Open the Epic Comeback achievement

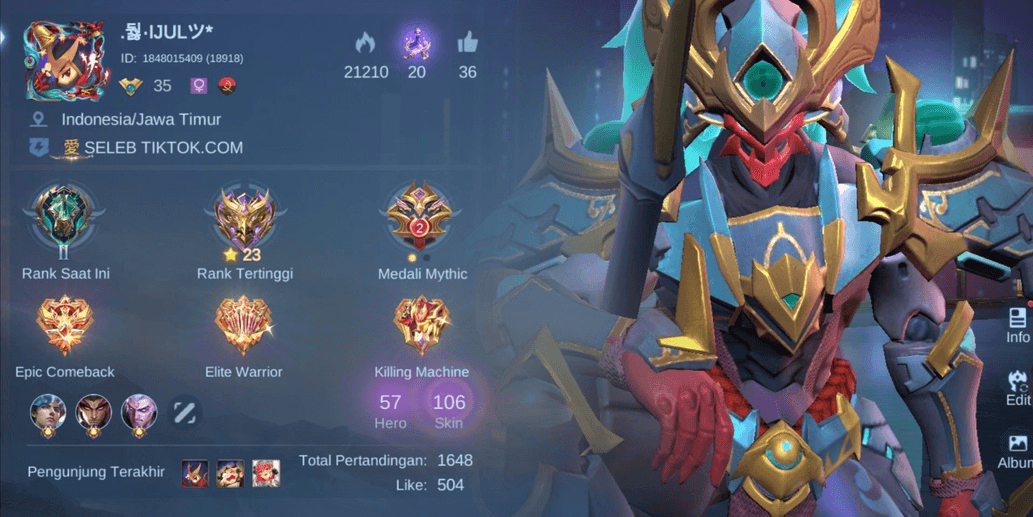(x=65, y=325)
